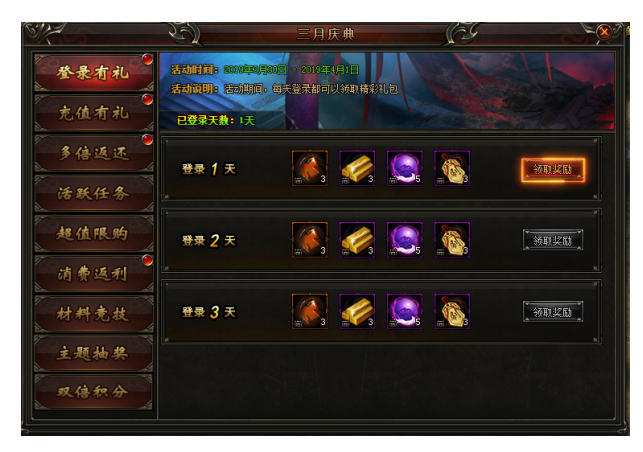Select the 双倍积分 tab
The image size is (643, 452).
click(x=93, y=391)
